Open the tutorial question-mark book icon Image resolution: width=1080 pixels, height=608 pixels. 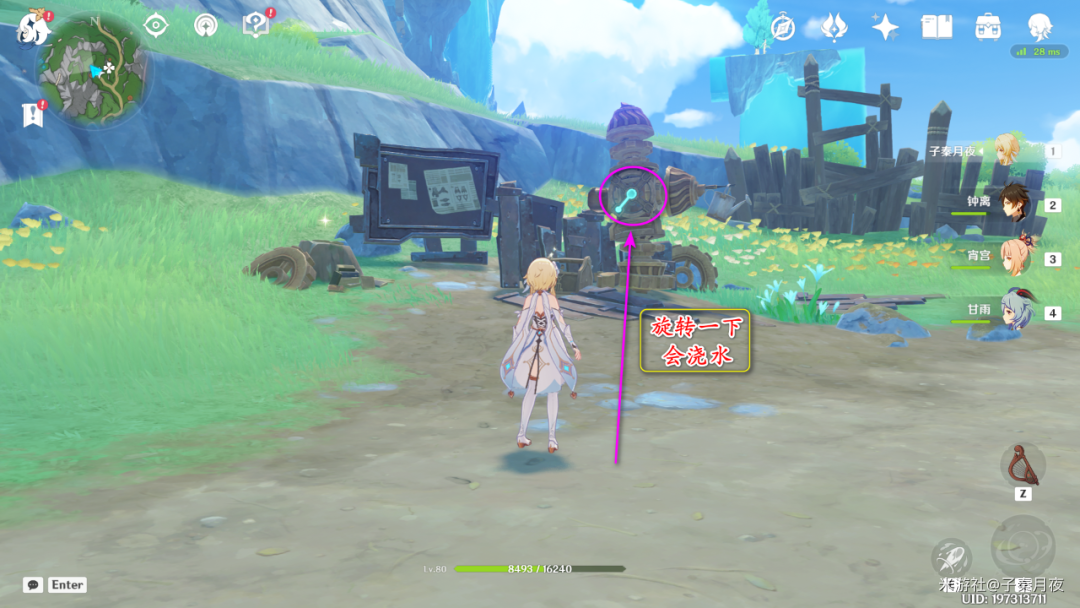coord(256,26)
